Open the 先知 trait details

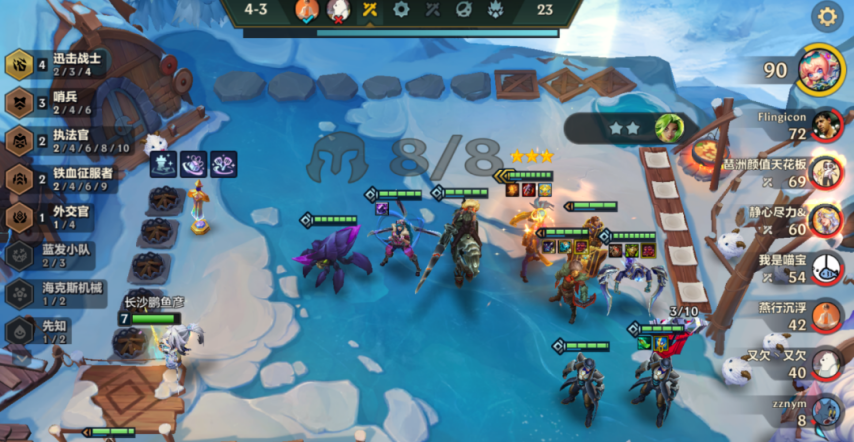(50, 331)
